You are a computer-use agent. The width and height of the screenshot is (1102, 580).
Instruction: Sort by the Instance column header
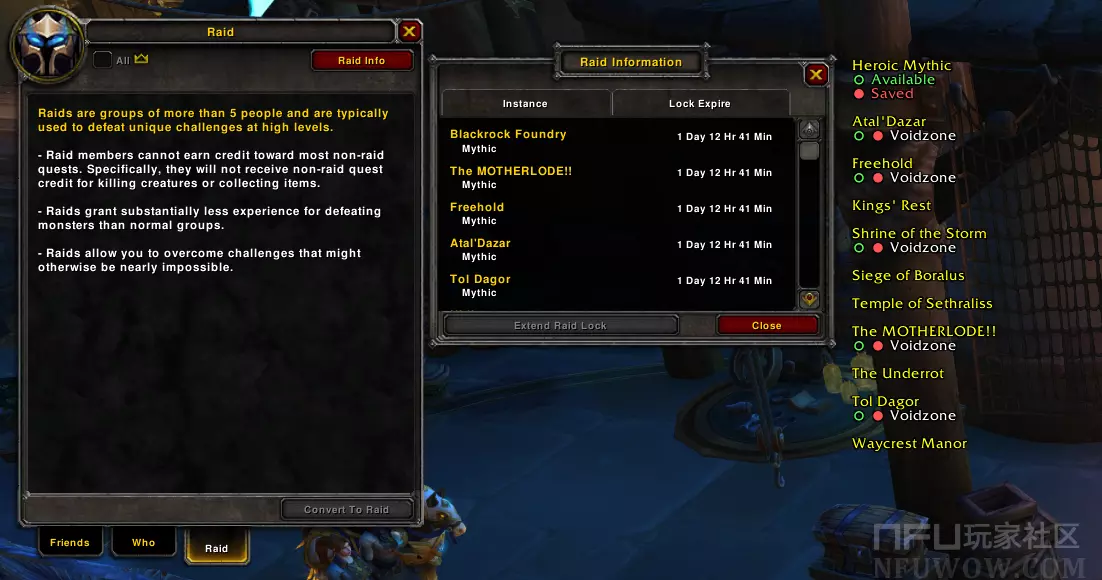click(x=525, y=103)
